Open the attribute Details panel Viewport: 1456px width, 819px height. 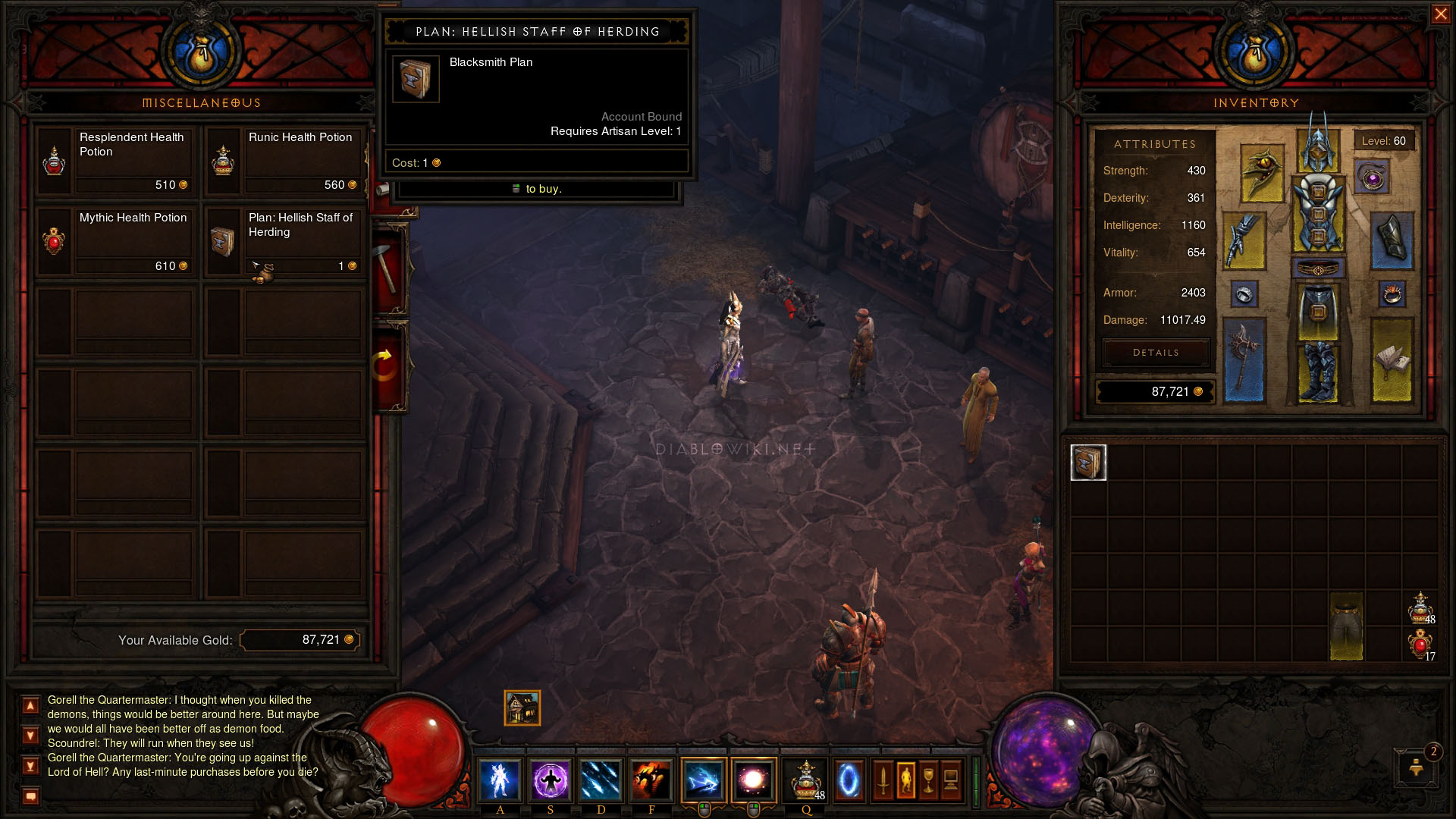[1156, 353]
